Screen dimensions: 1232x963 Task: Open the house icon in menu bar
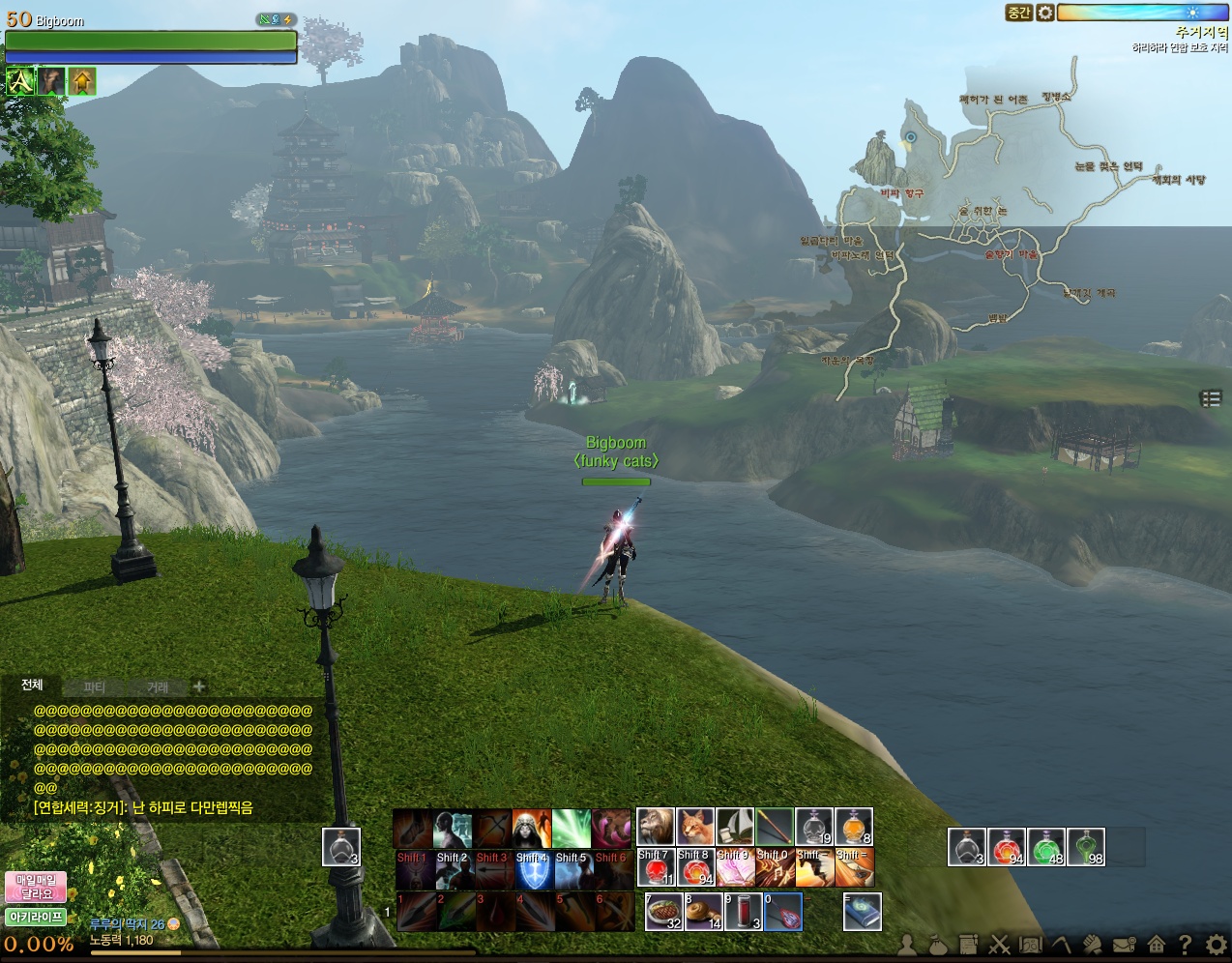click(1156, 944)
